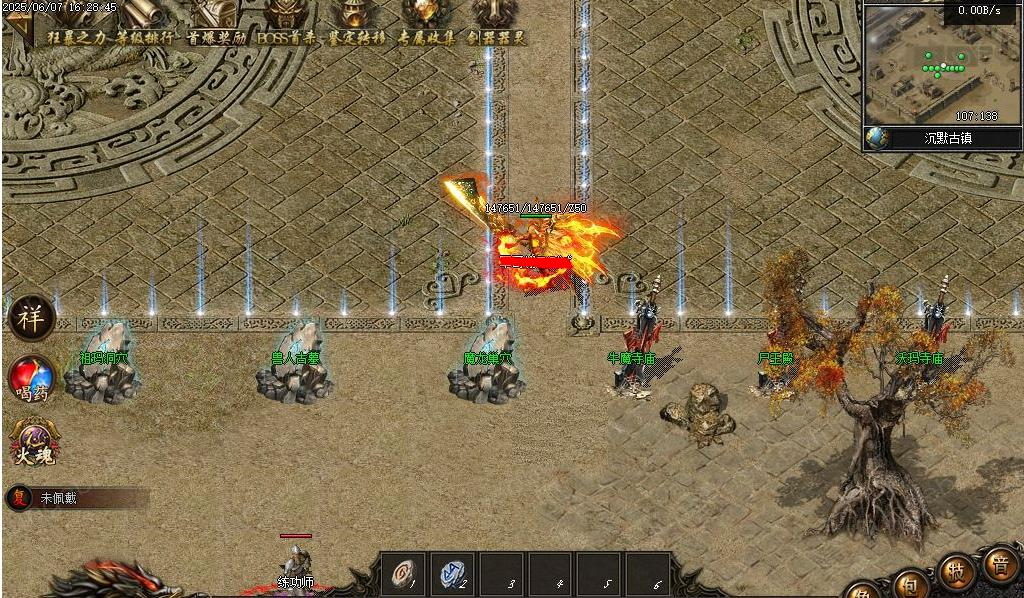Select the blue item in hotbar slot 2
This screenshot has height=598, width=1024.
click(452, 574)
